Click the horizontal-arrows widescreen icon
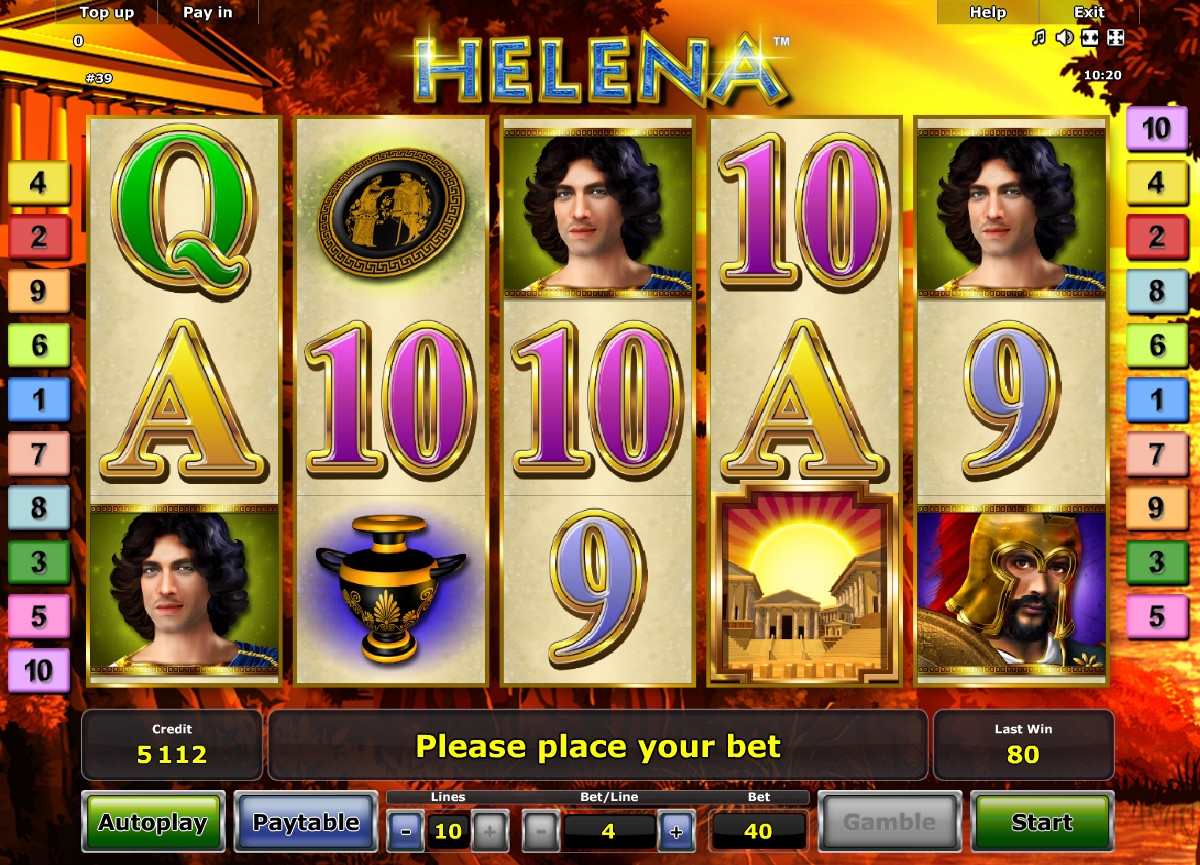The image size is (1200, 865). pos(1090,38)
